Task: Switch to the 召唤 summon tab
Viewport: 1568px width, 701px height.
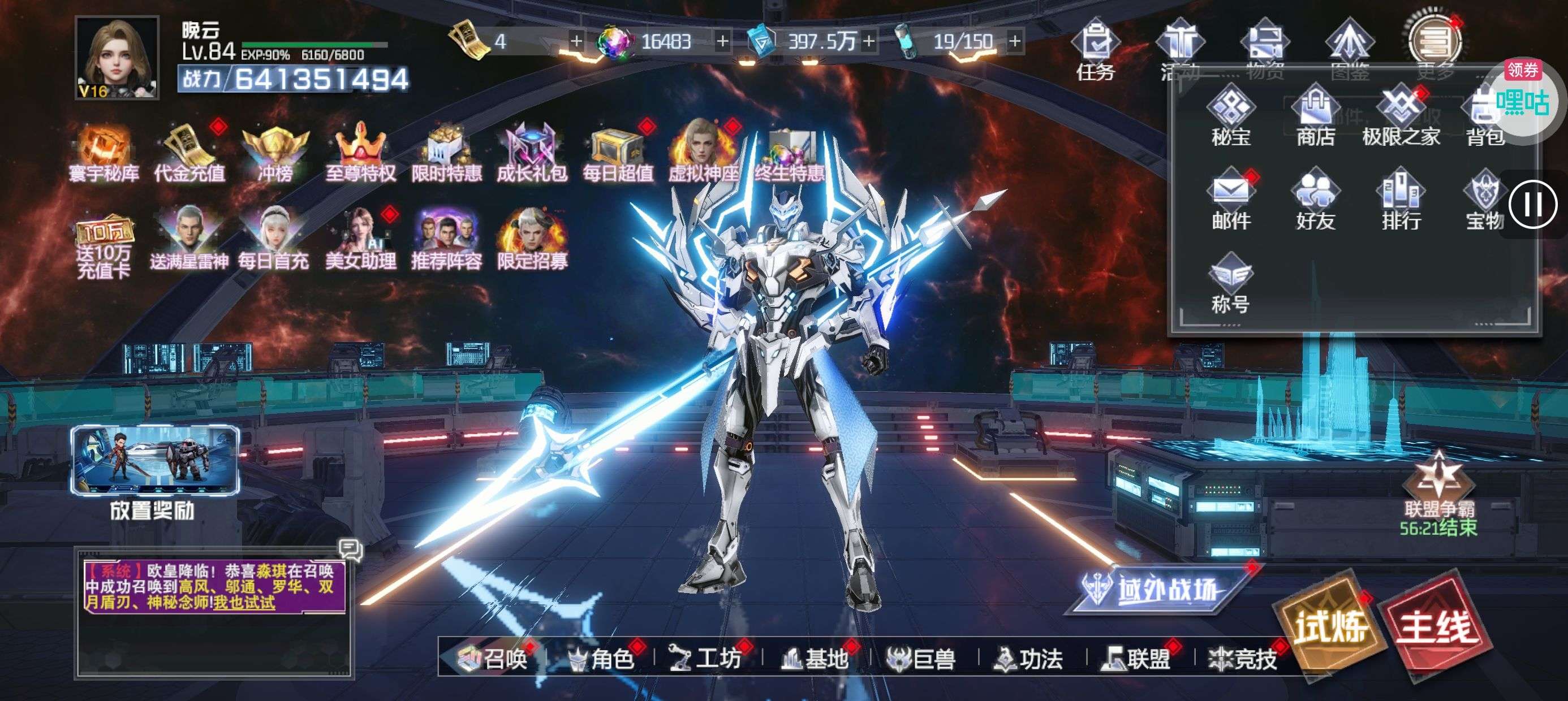Action: coord(494,659)
